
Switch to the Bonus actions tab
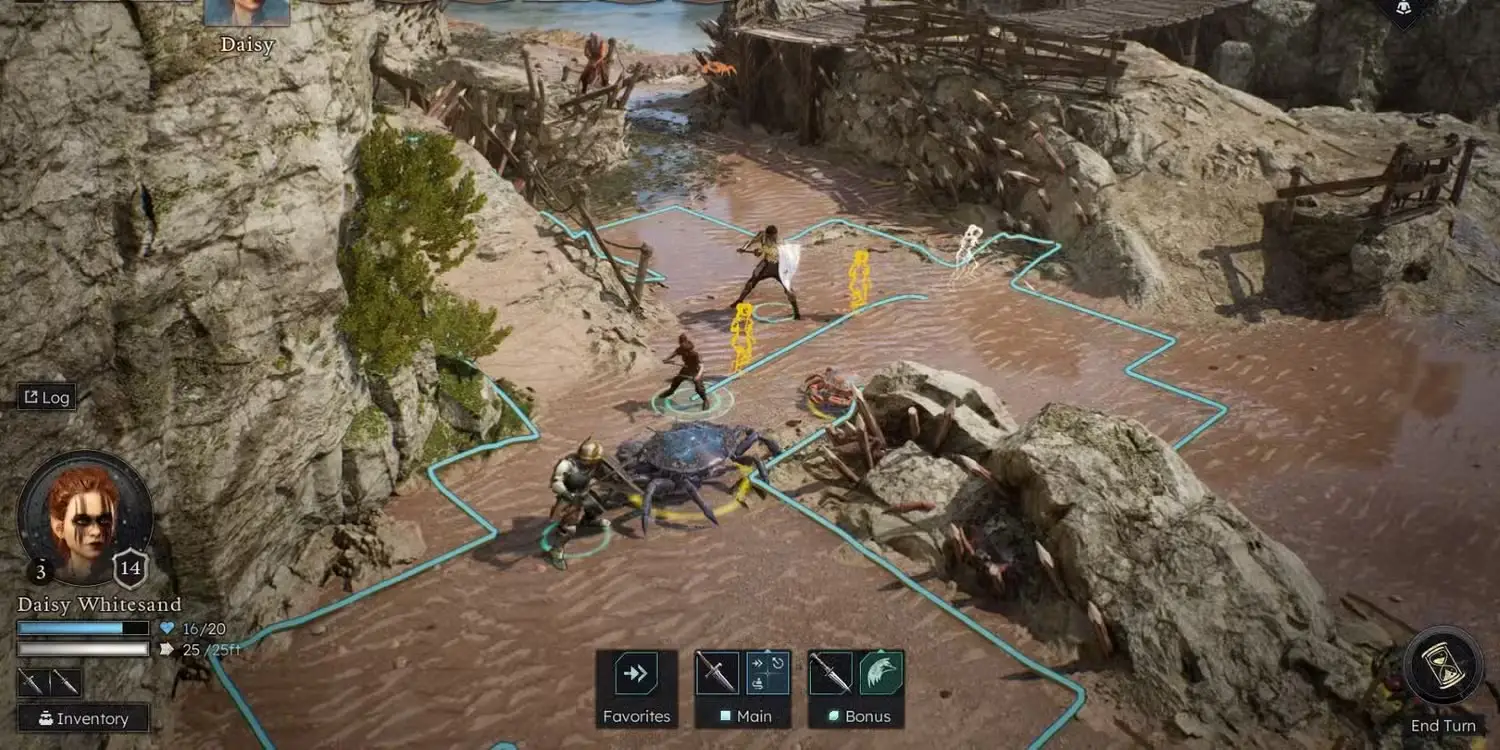[x=869, y=717]
